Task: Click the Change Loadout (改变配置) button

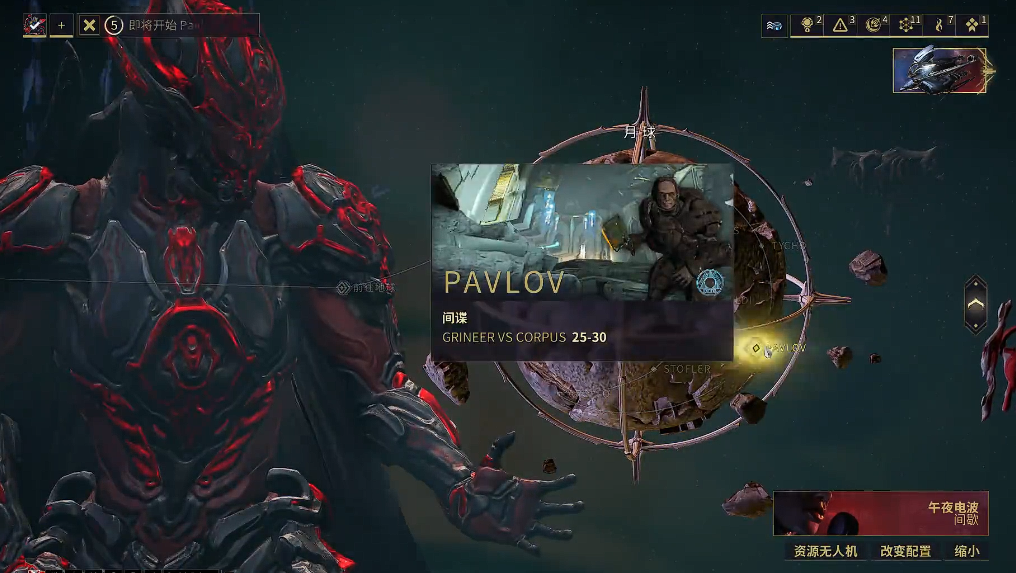Action: point(905,551)
